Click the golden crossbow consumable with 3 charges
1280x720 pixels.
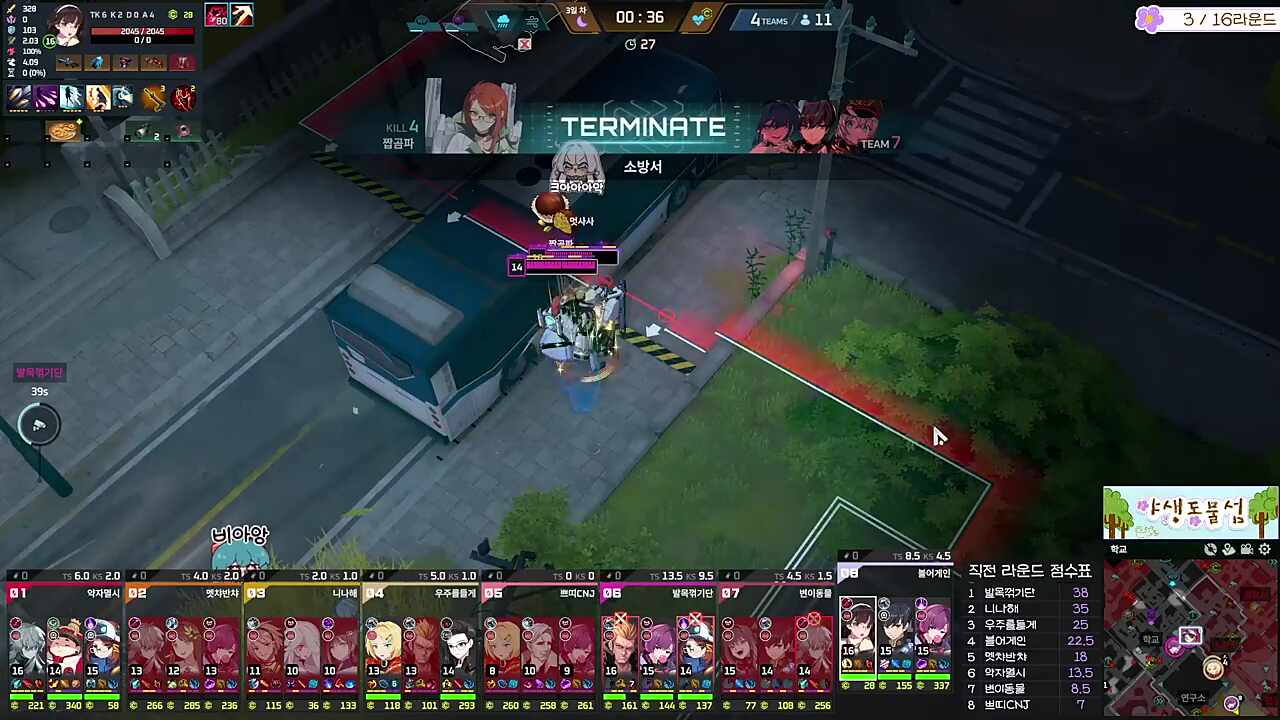point(154,97)
